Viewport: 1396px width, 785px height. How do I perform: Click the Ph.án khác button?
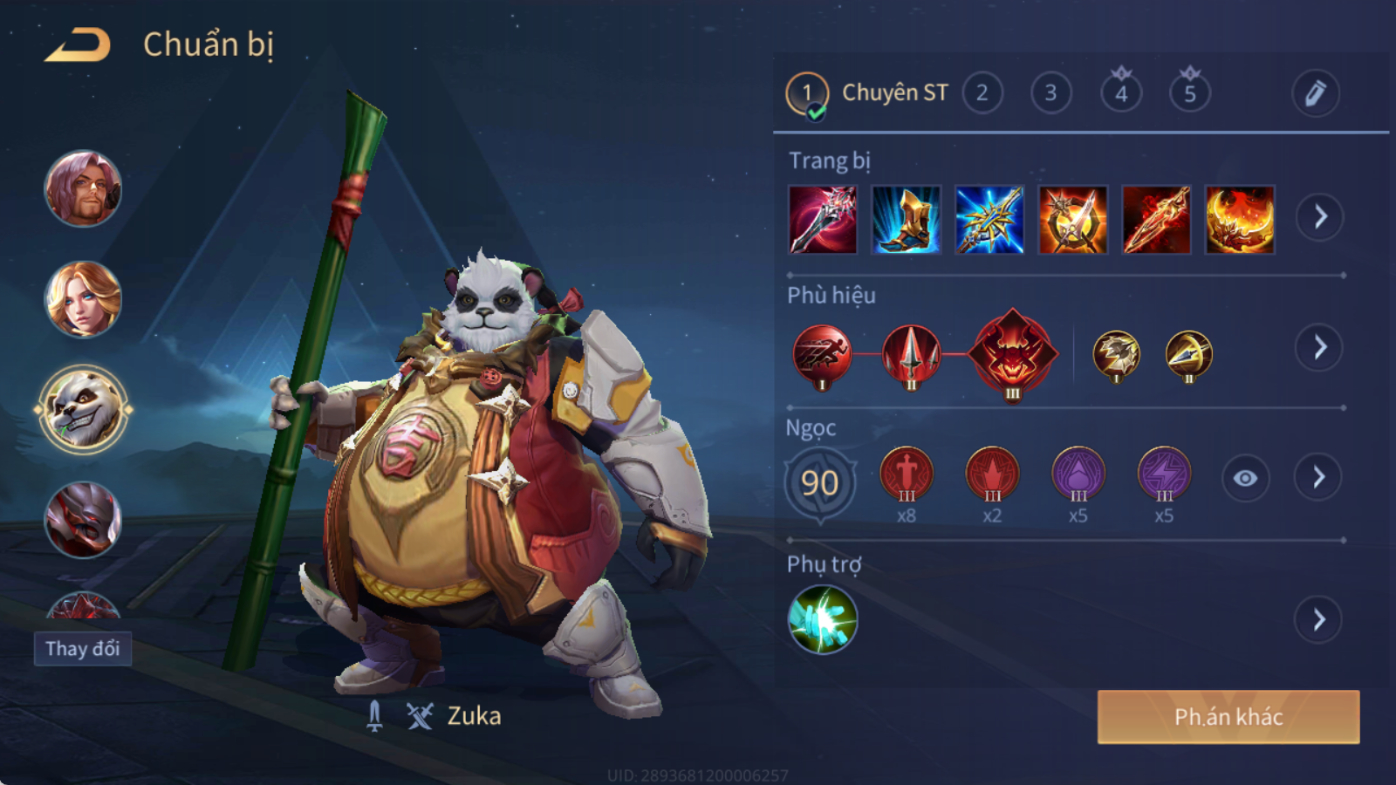1228,717
